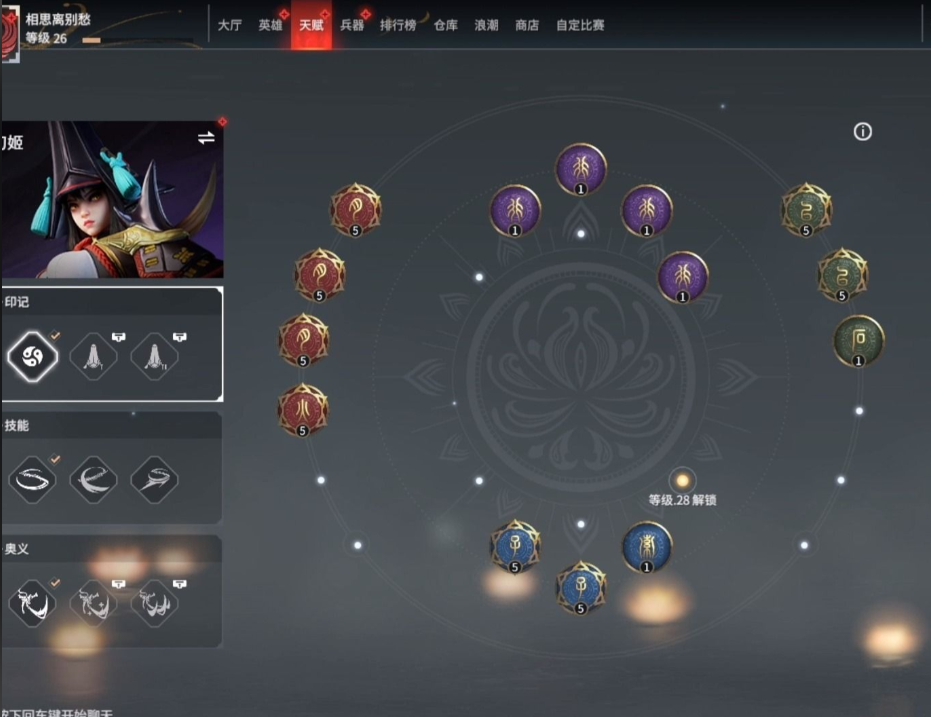
Task: Switch to the 浪潮 tab
Action: 486,25
